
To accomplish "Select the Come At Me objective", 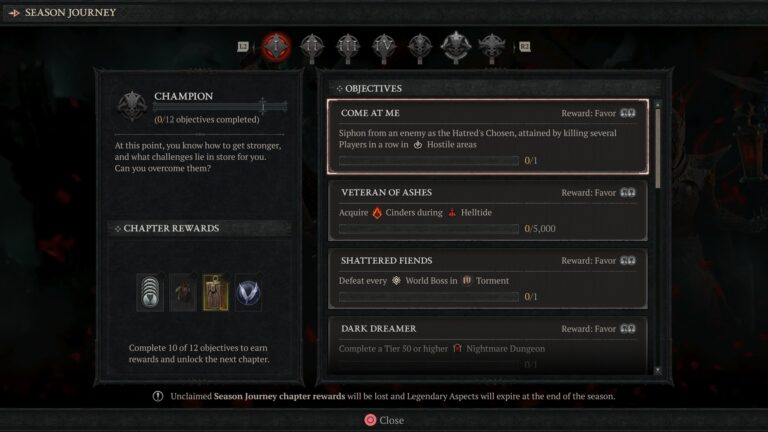I will 487,136.
